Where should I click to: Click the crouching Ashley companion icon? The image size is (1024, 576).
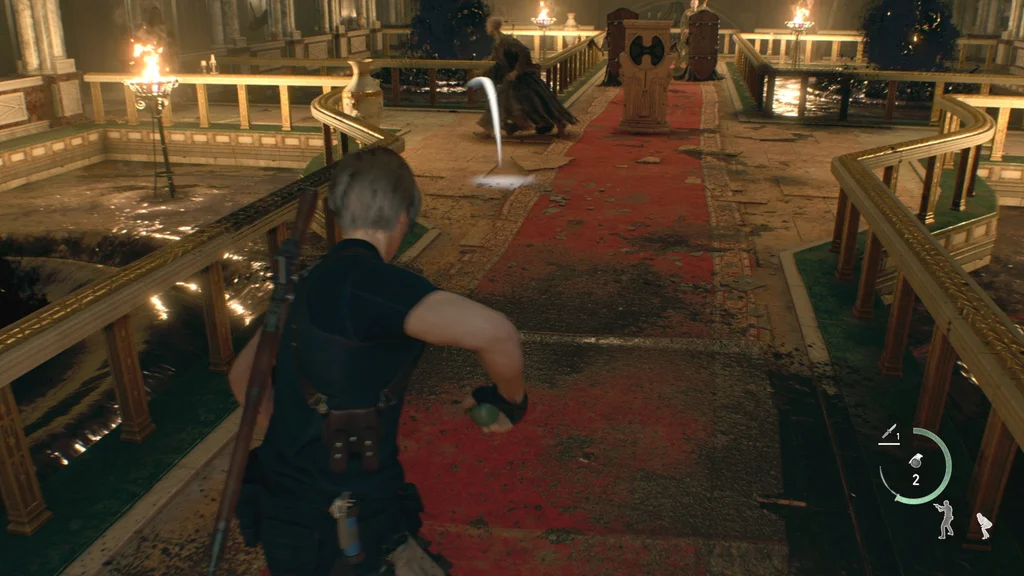tap(984, 526)
